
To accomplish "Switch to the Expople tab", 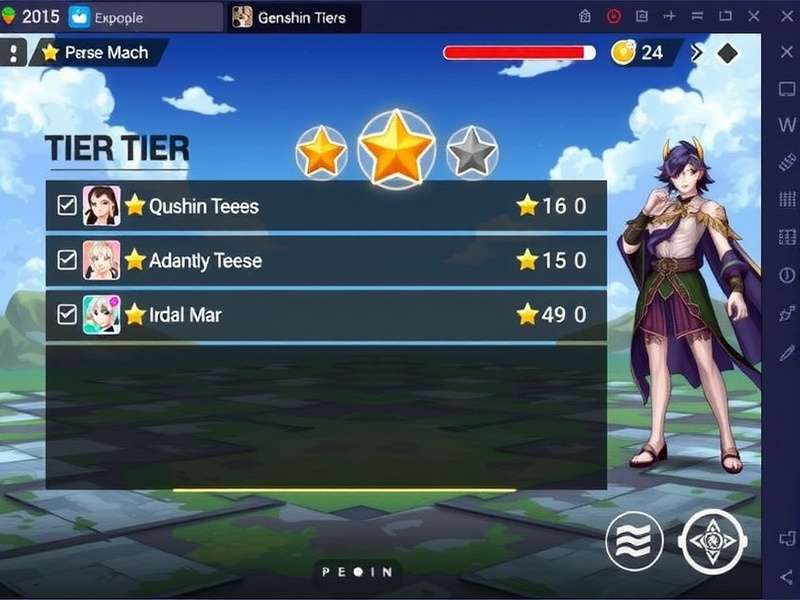I will (x=145, y=17).
